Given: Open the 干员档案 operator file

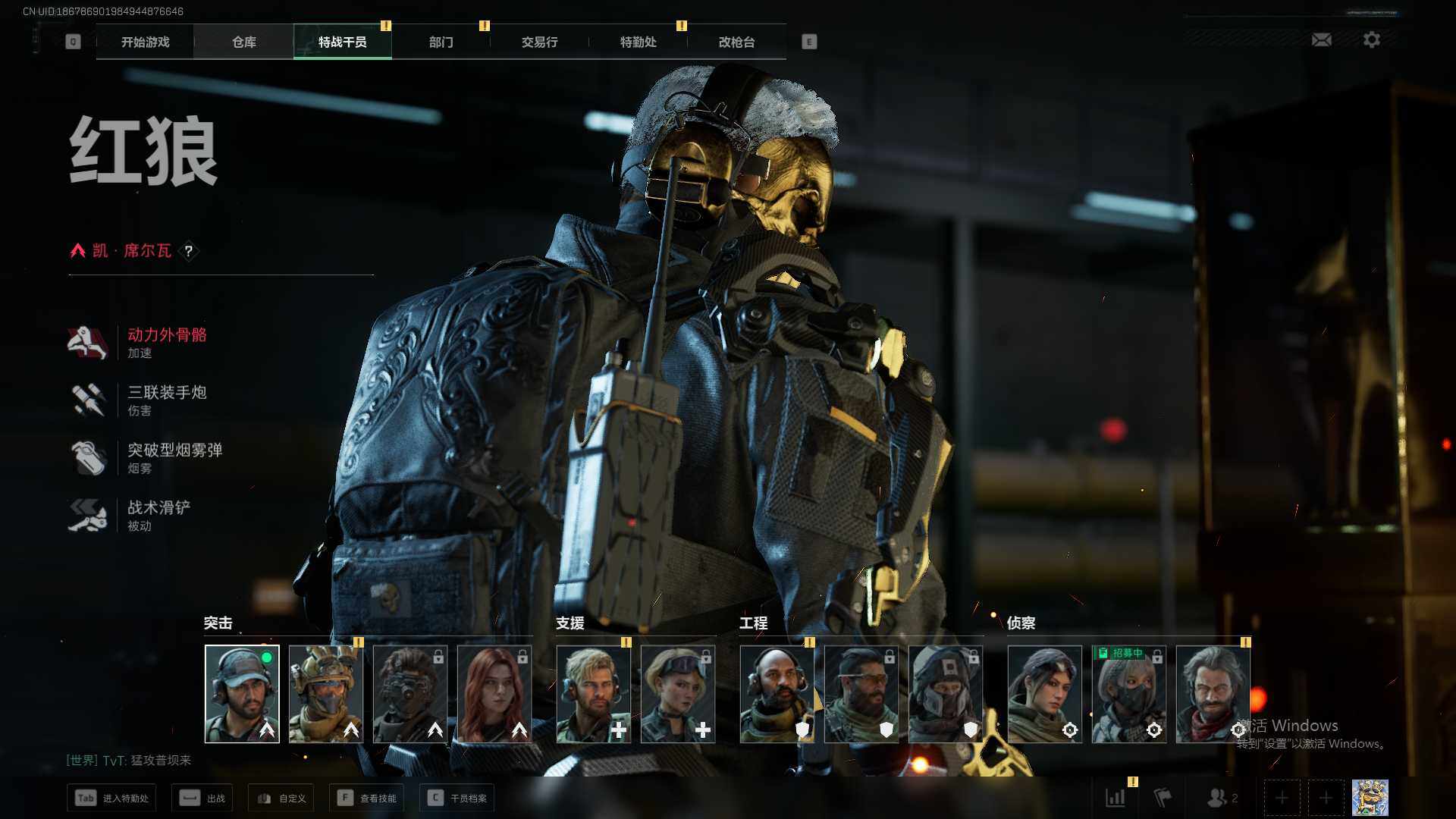Looking at the screenshot, I should [457, 798].
